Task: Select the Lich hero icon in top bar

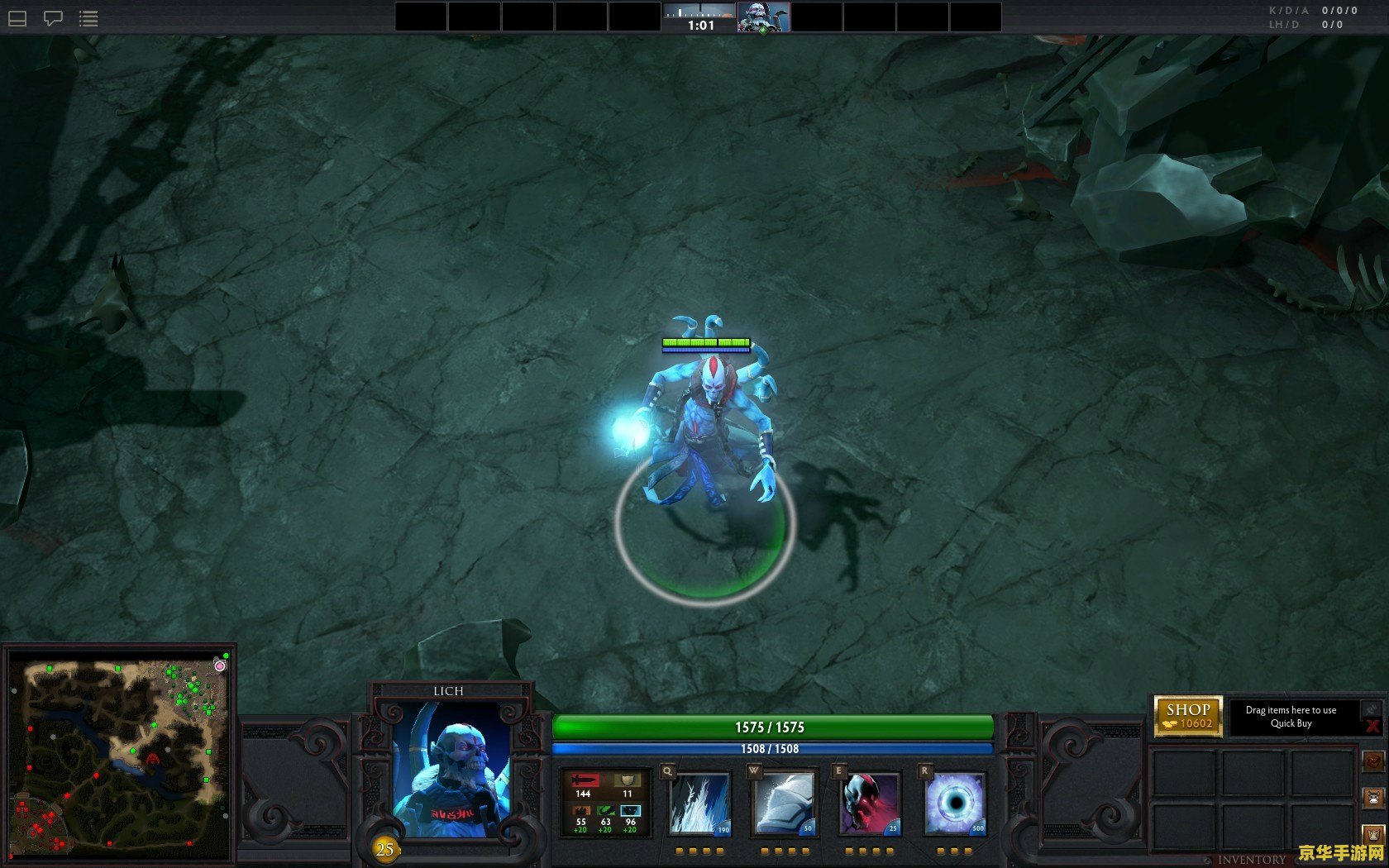Action: pyautogui.click(x=763, y=17)
